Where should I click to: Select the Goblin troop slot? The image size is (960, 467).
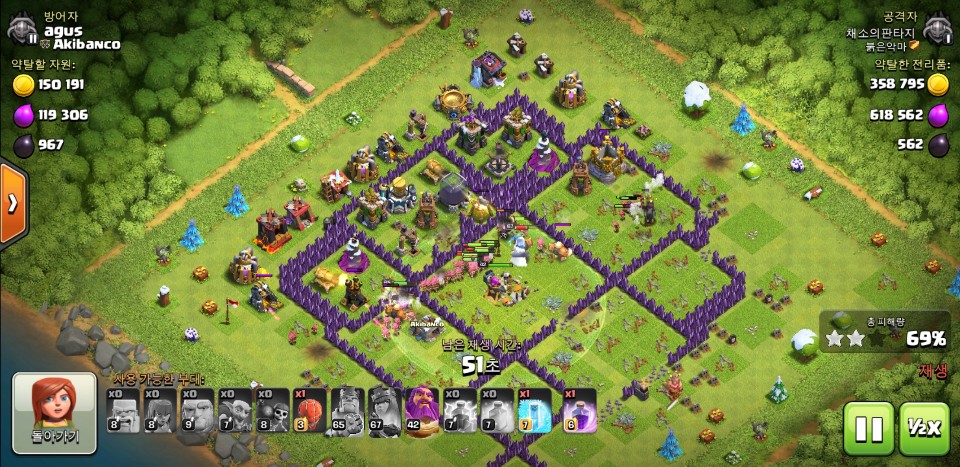pos(235,410)
